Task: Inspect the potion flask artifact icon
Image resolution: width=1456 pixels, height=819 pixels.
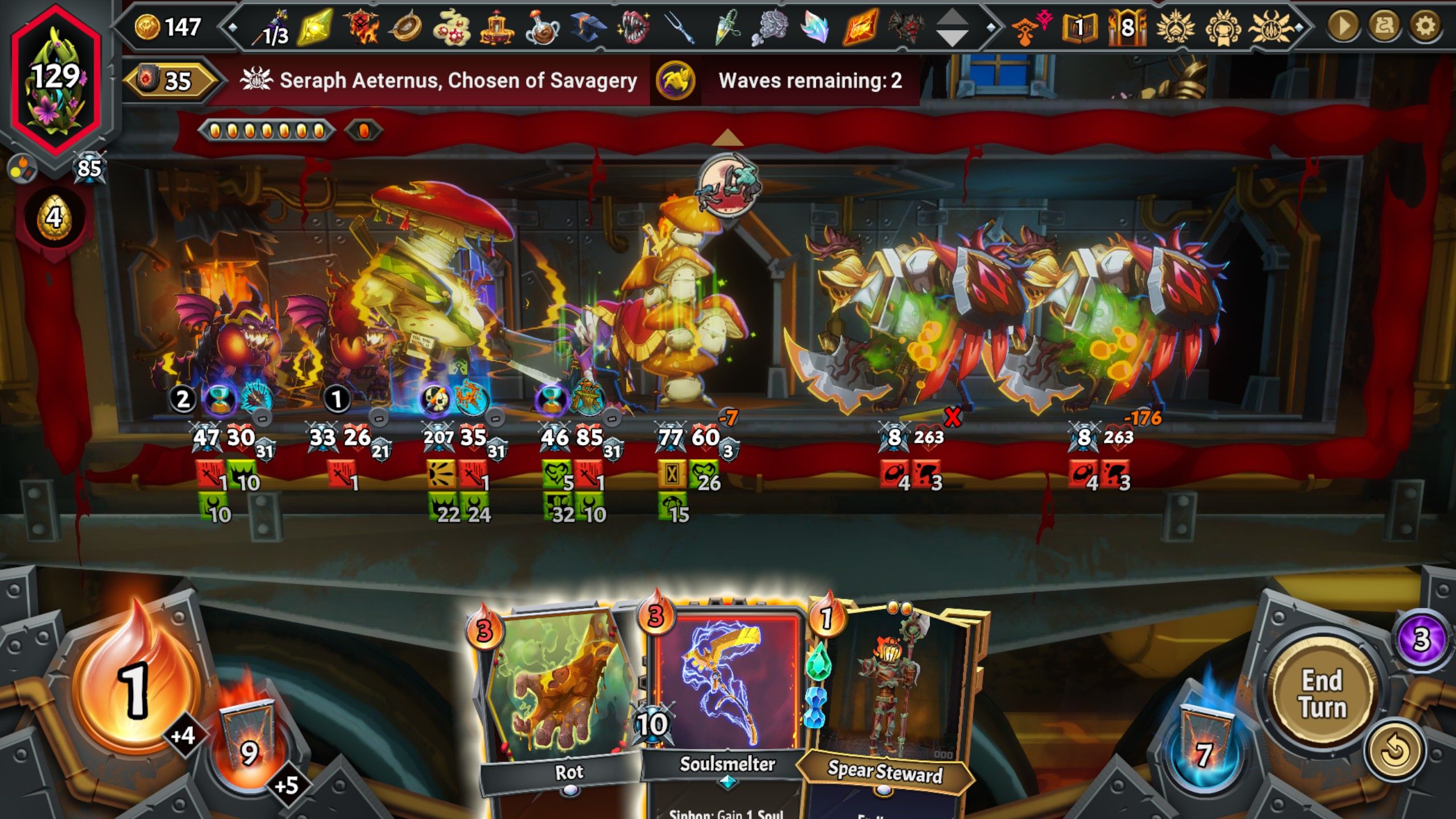Action: pos(542,27)
